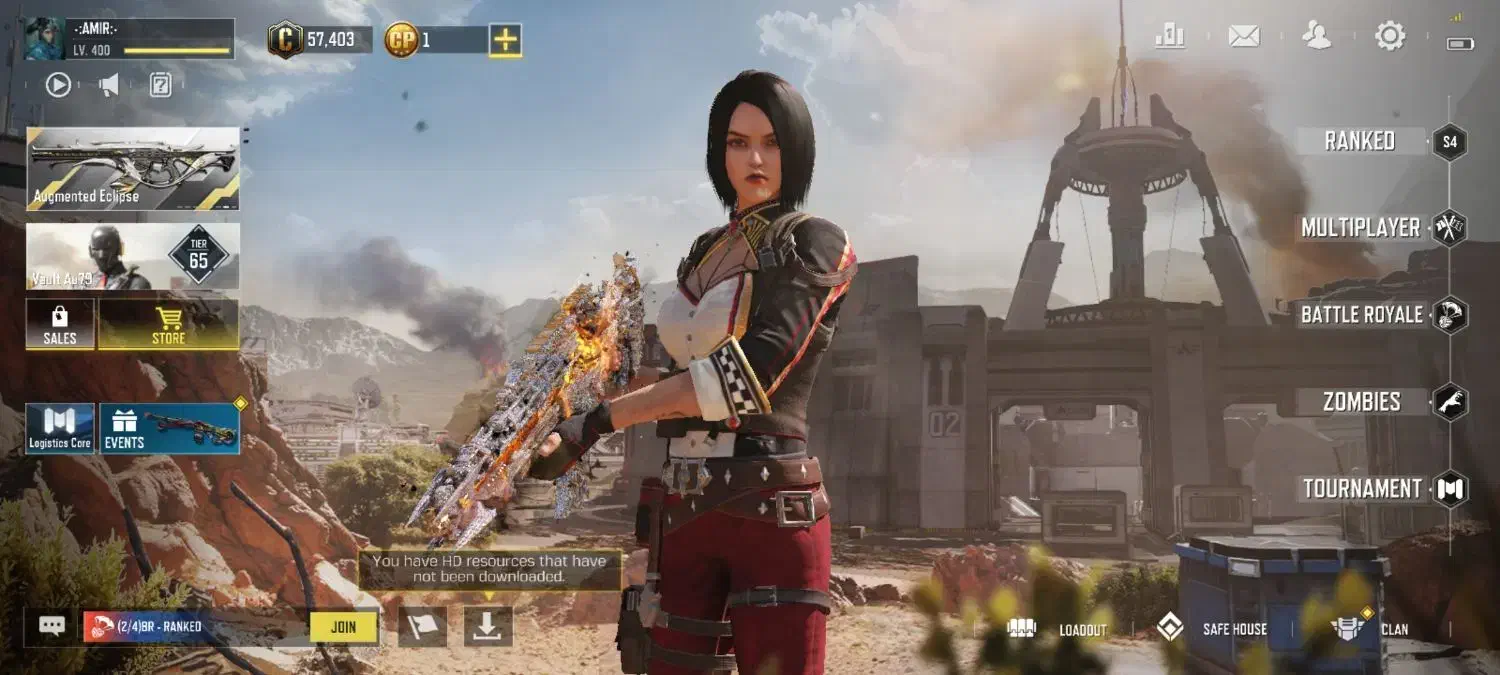Screen dimensions: 1500x675
Task: Enter Zombies mode
Action: pos(1362,402)
